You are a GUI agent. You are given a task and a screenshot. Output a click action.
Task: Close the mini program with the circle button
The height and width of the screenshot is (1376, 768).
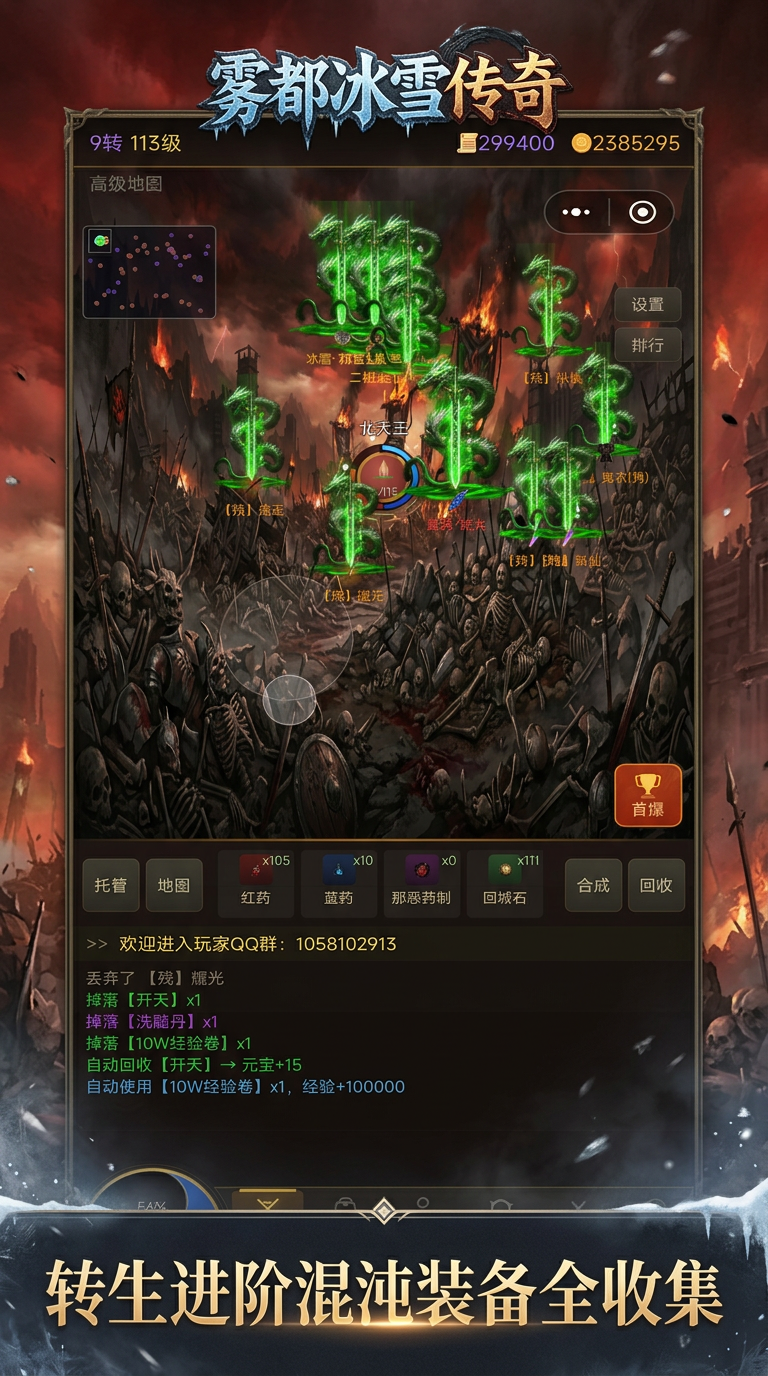[642, 212]
